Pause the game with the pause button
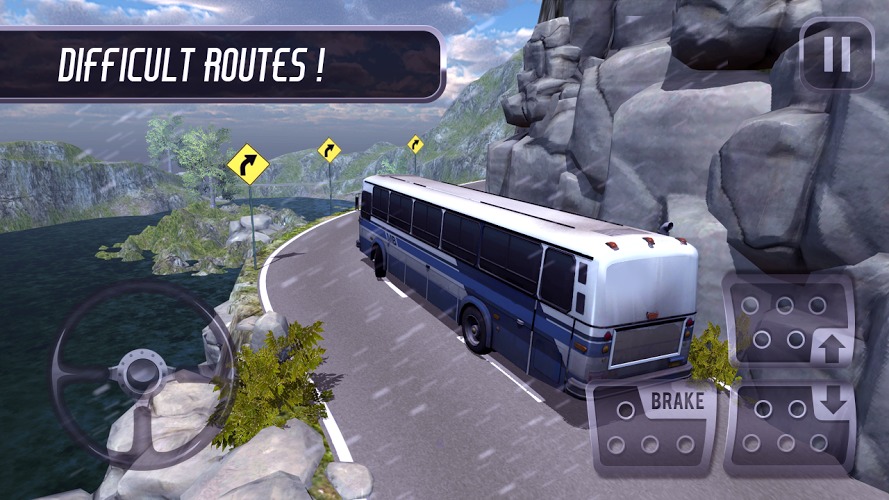Image resolution: width=889 pixels, height=500 pixels. pyautogui.click(x=837, y=54)
